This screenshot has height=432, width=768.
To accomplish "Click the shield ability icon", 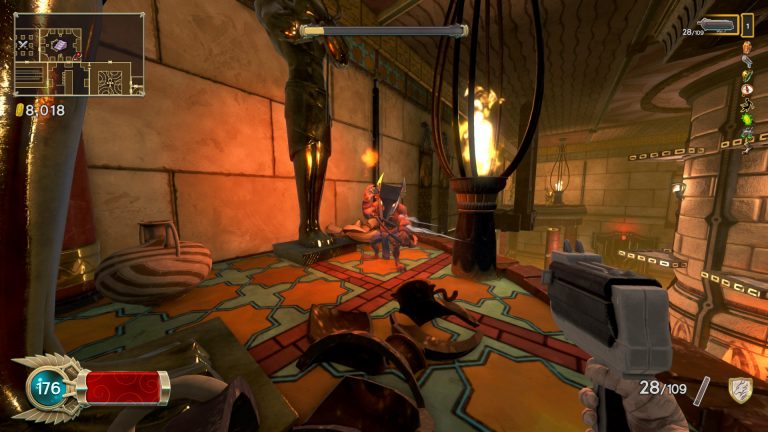I will (739, 390).
